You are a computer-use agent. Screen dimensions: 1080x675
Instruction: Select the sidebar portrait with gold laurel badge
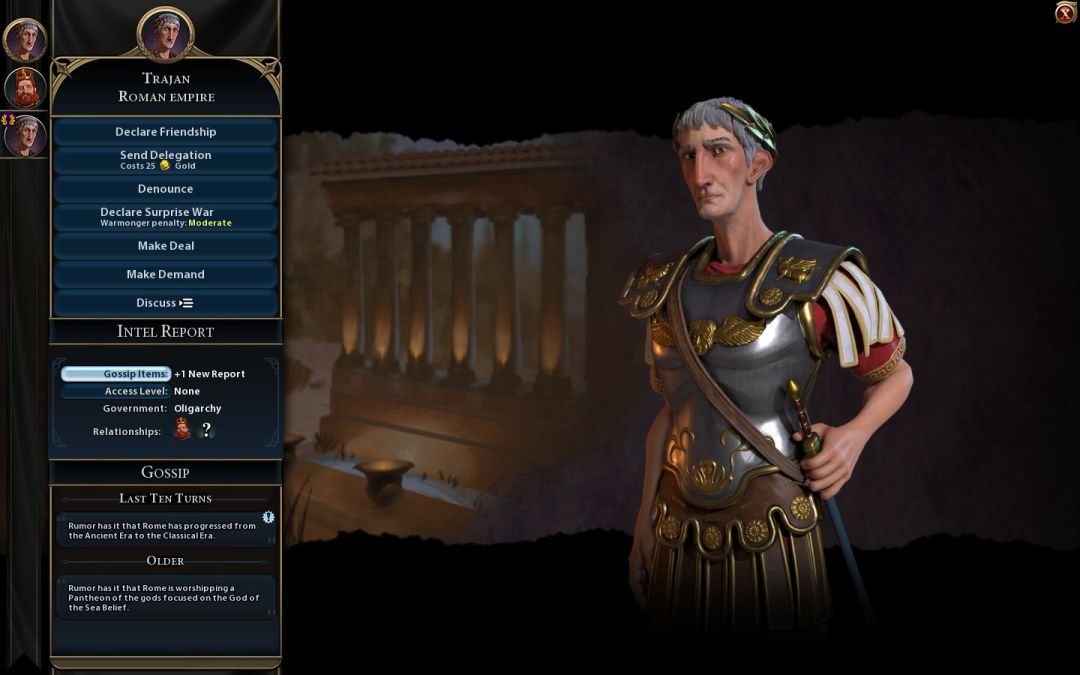[x=25, y=136]
